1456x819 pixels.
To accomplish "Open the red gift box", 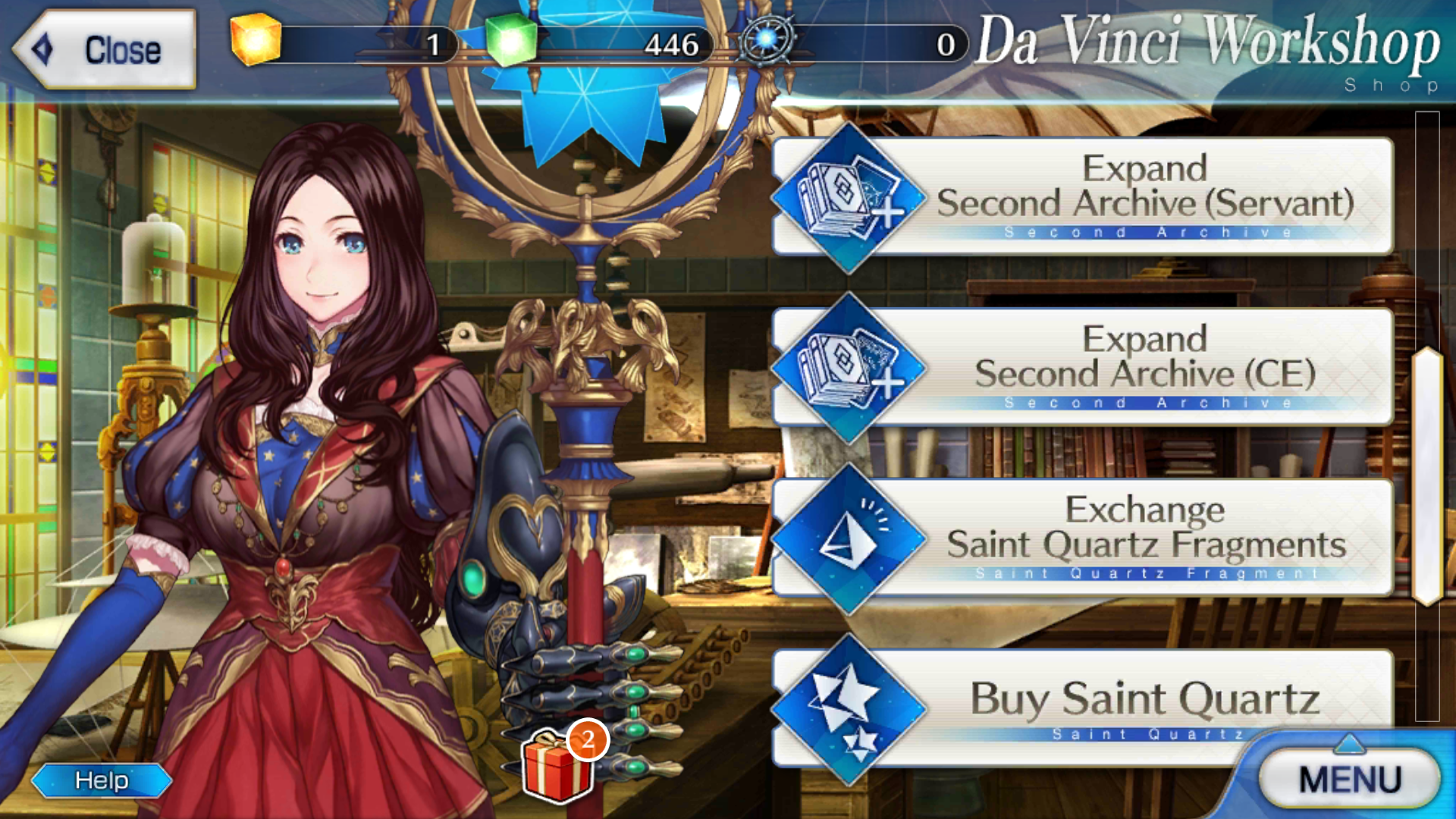I will point(558,766).
